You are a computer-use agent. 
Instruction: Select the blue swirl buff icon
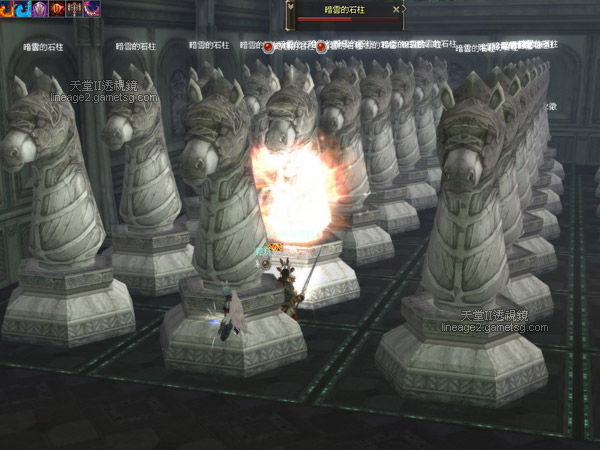point(24,8)
